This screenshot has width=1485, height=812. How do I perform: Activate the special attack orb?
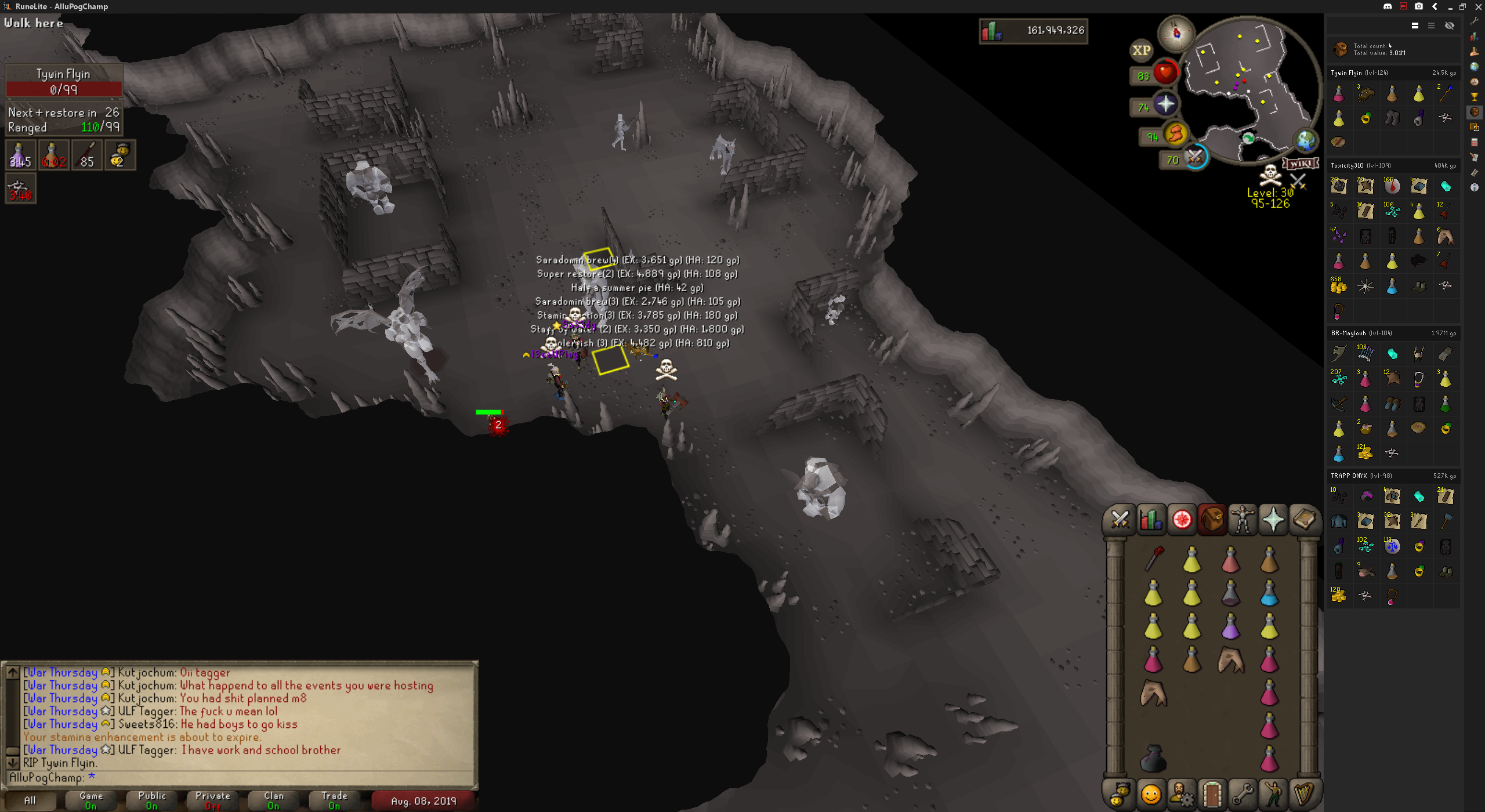(x=1195, y=157)
